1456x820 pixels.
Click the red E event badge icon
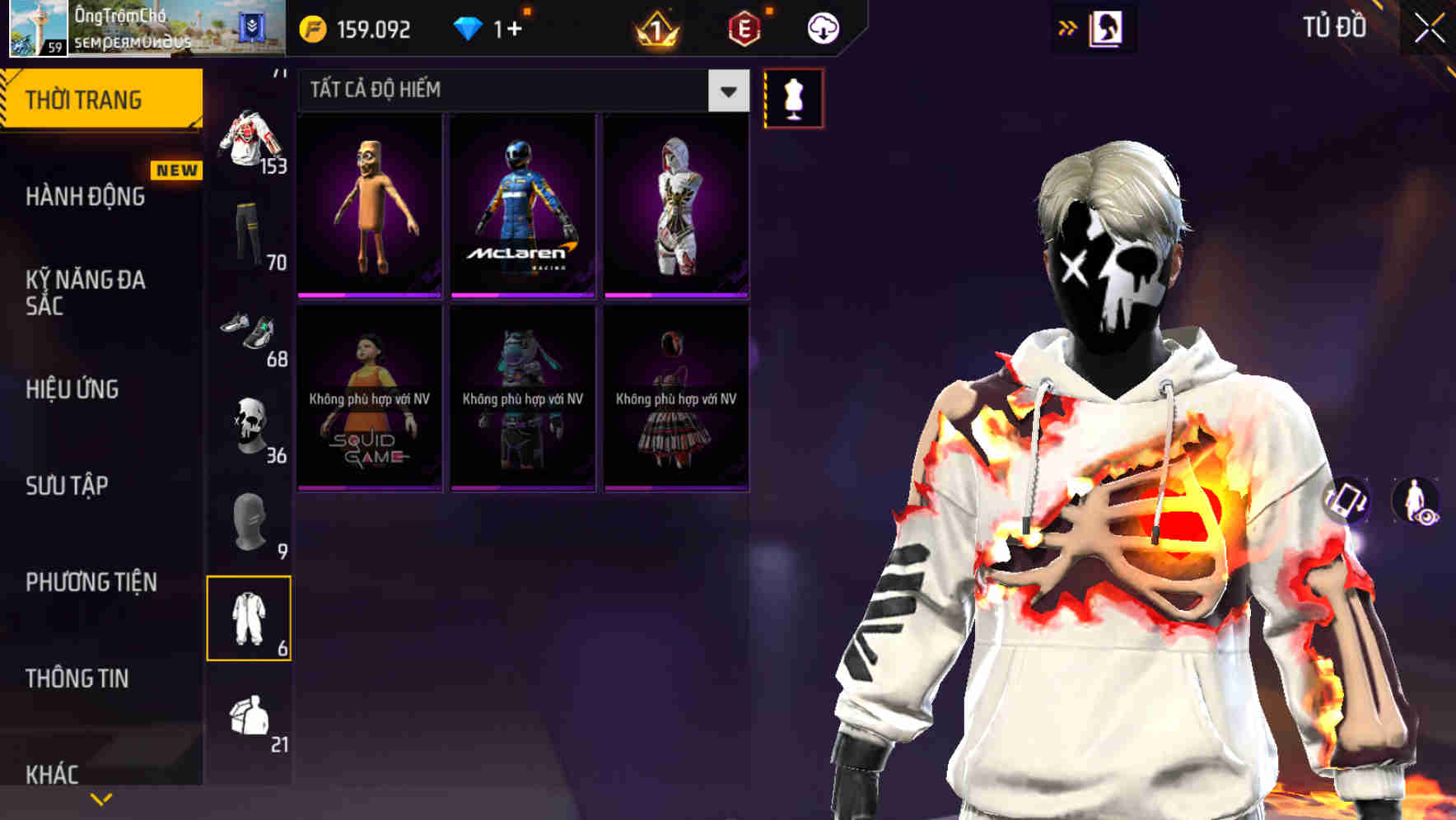[x=744, y=27]
